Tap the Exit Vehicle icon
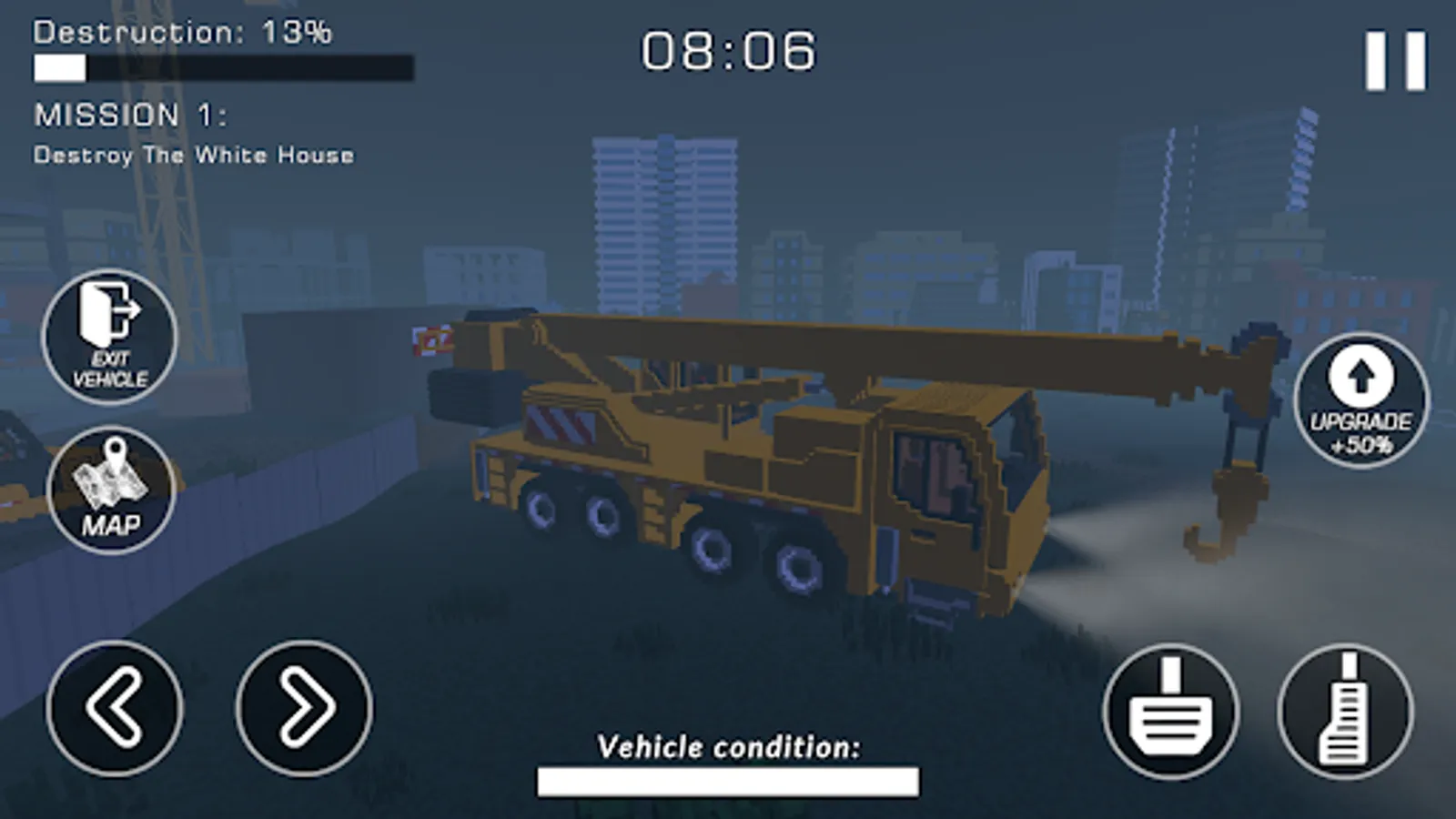This screenshot has height=819, width=1456. (x=109, y=337)
